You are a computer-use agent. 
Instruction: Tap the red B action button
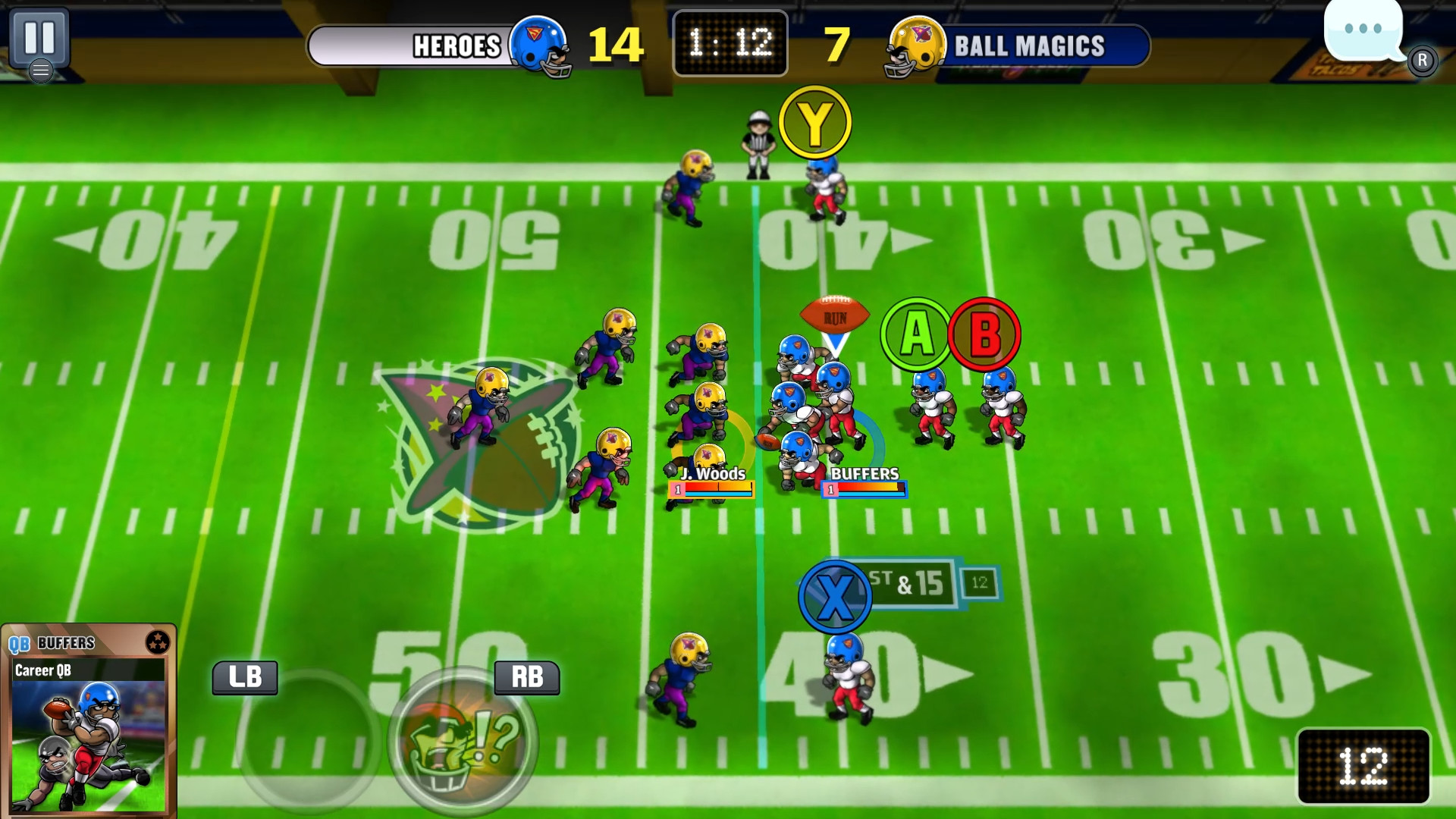tap(985, 332)
